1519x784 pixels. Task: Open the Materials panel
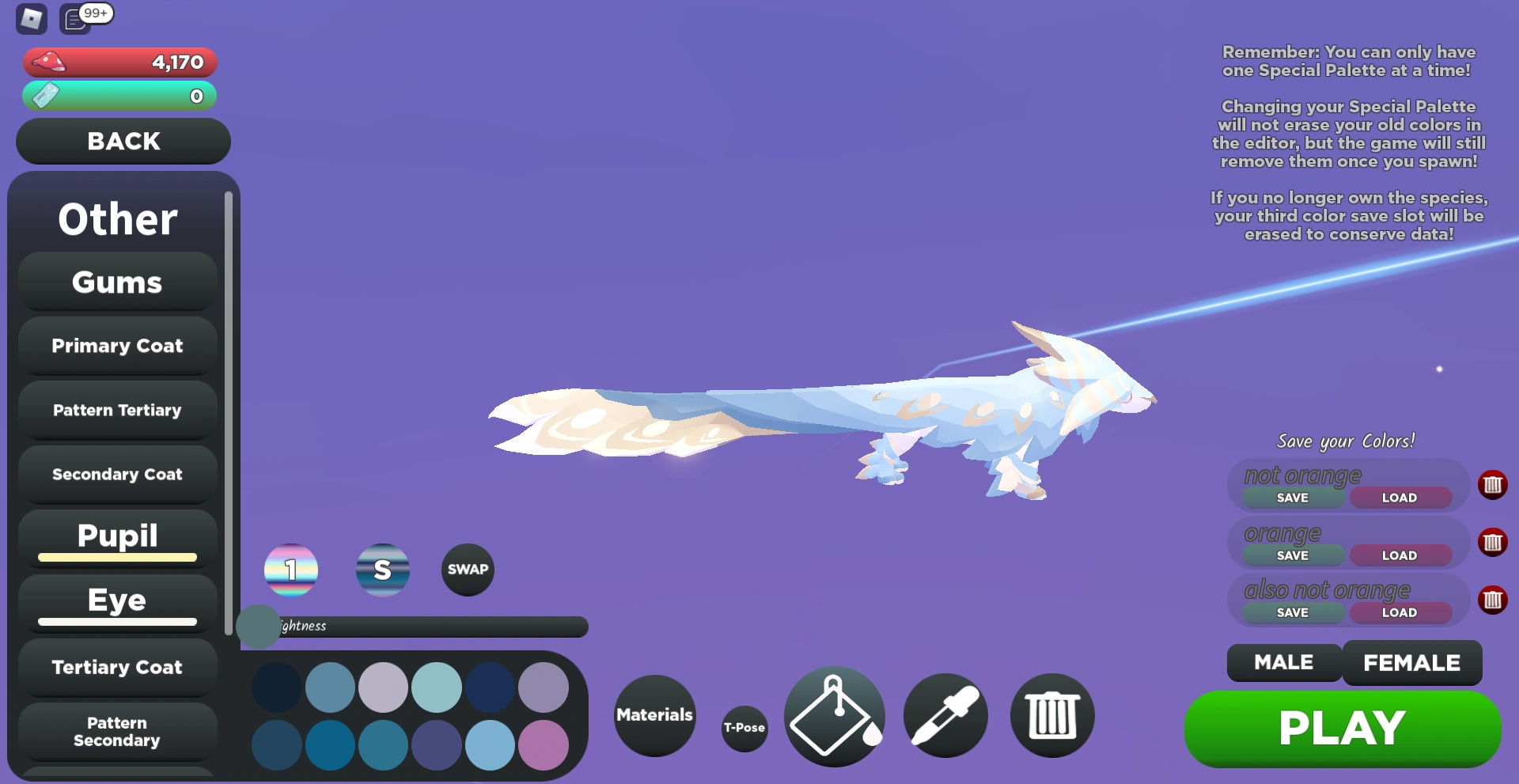[x=653, y=716]
